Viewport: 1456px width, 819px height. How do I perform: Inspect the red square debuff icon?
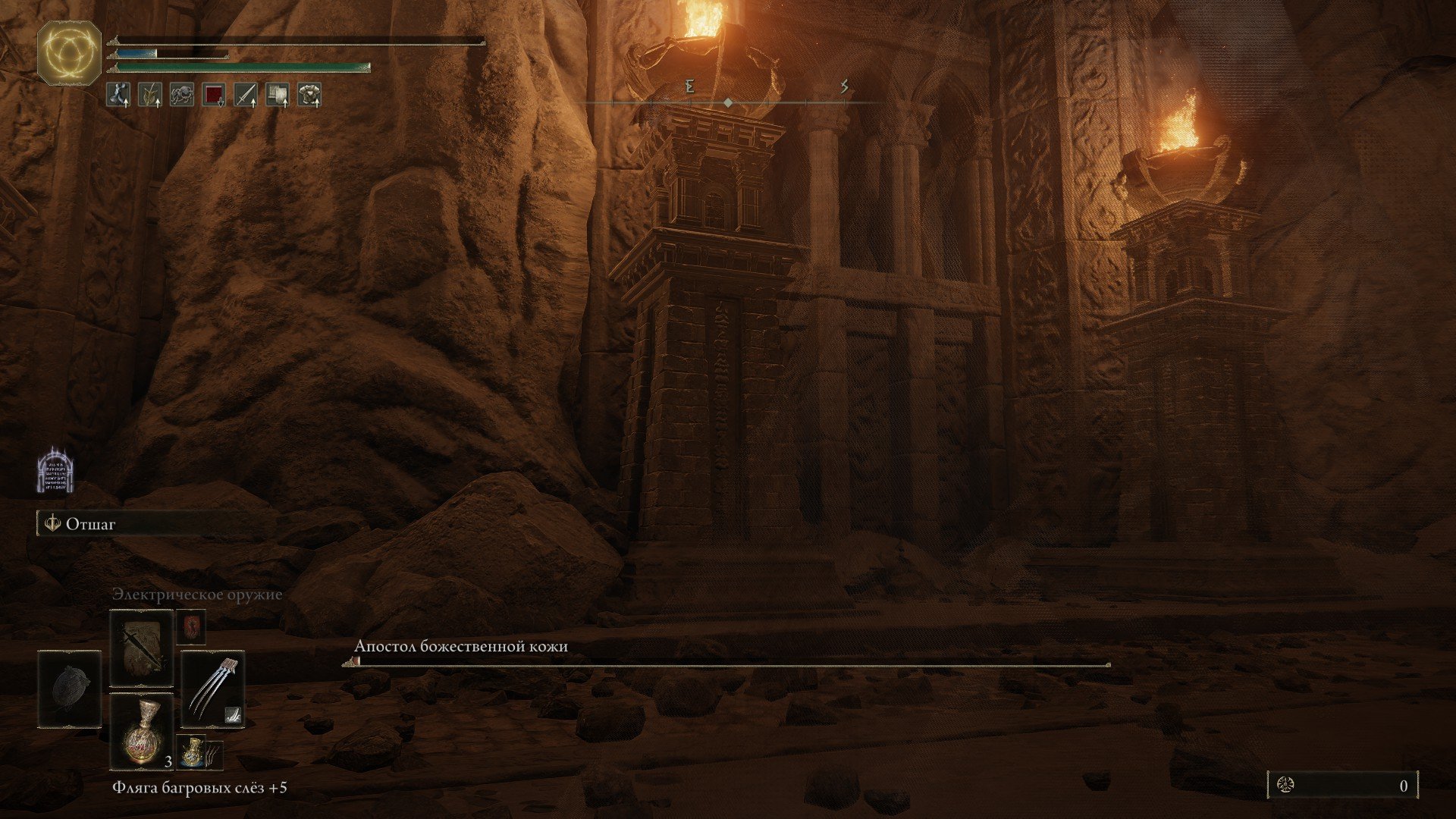(x=214, y=94)
